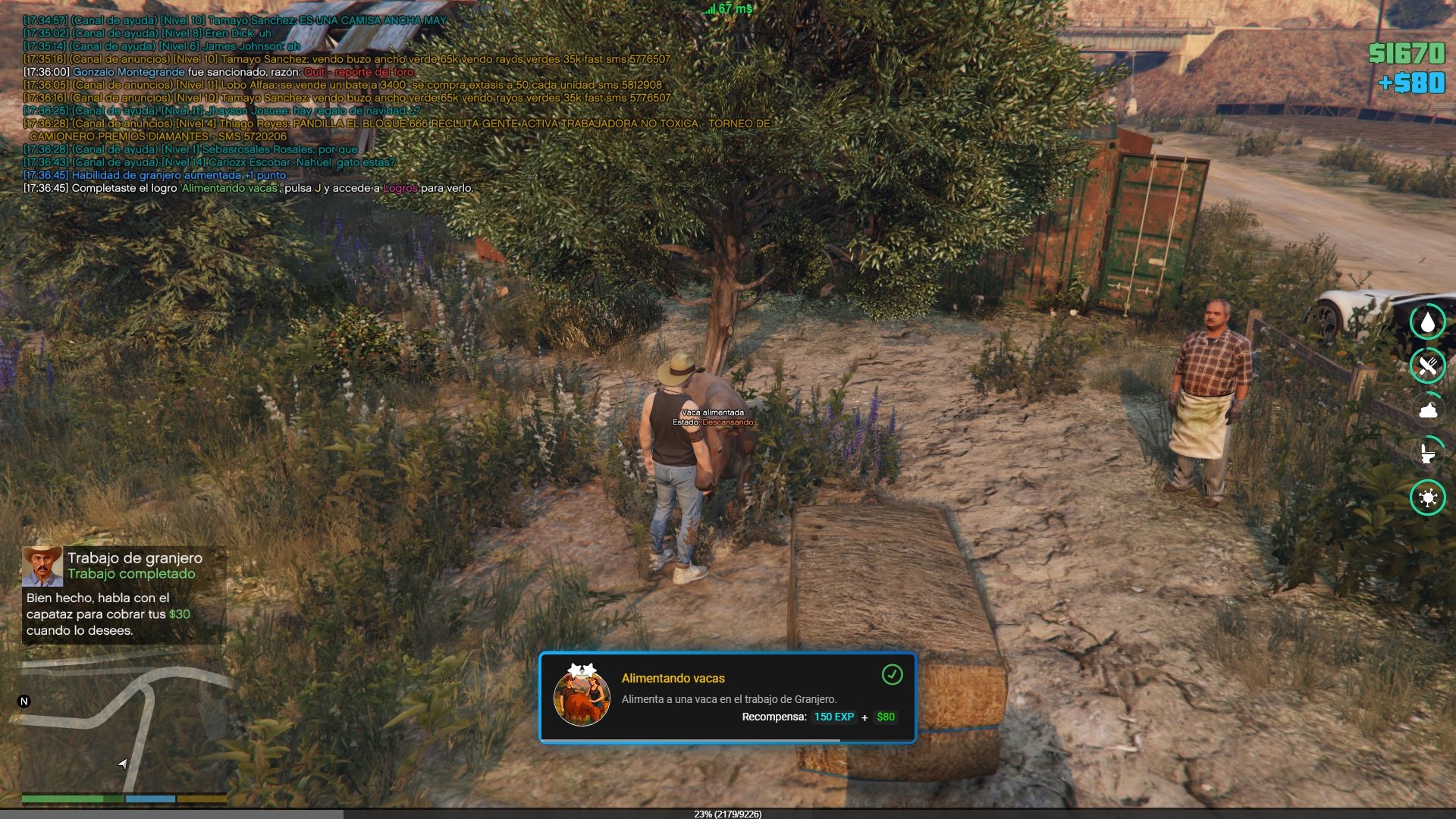Click the north marker on the minimap
1456x819 pixels.
coord(24,701)
